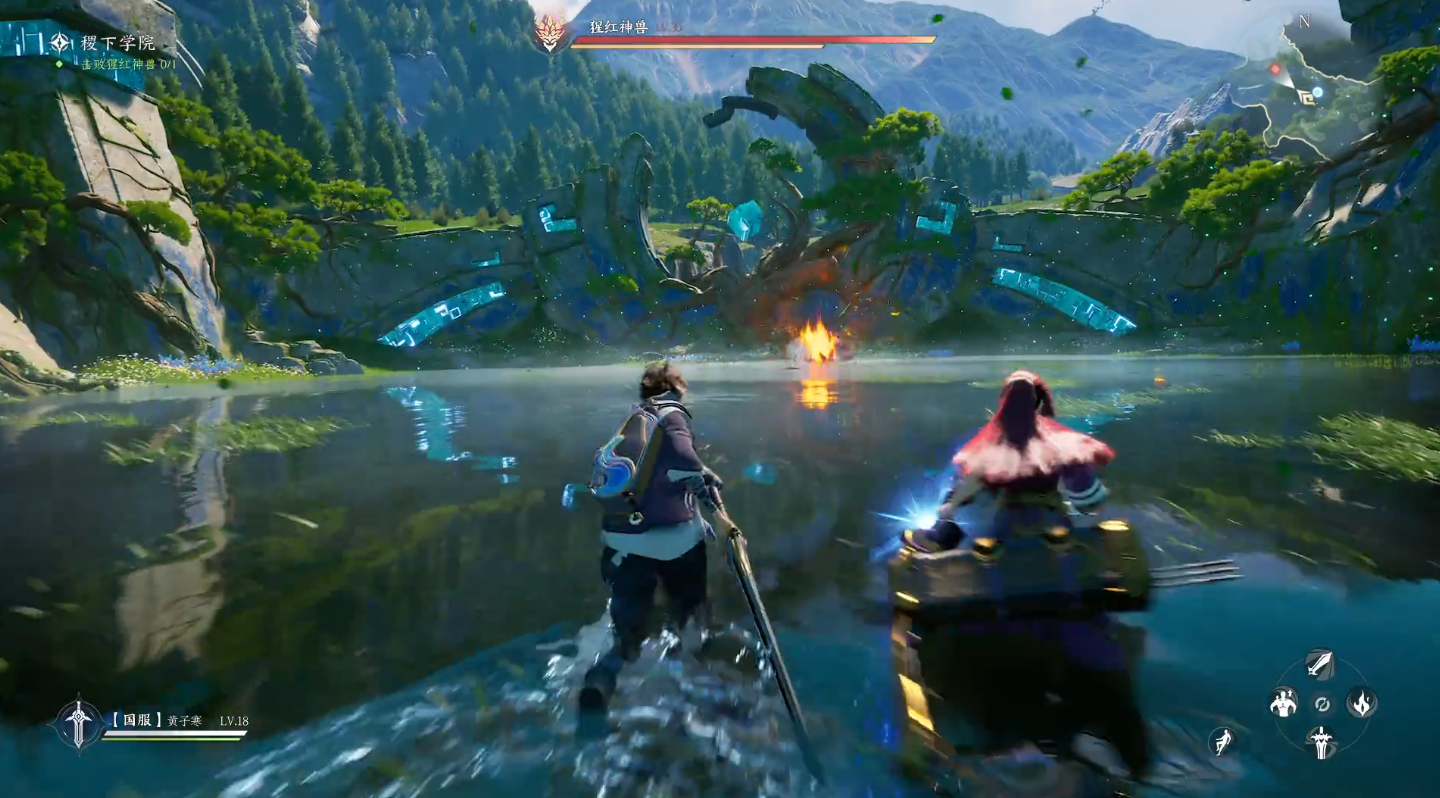Use the flame skill icon
Viewport: 1440px width, 798px height.
(1360, 703)
